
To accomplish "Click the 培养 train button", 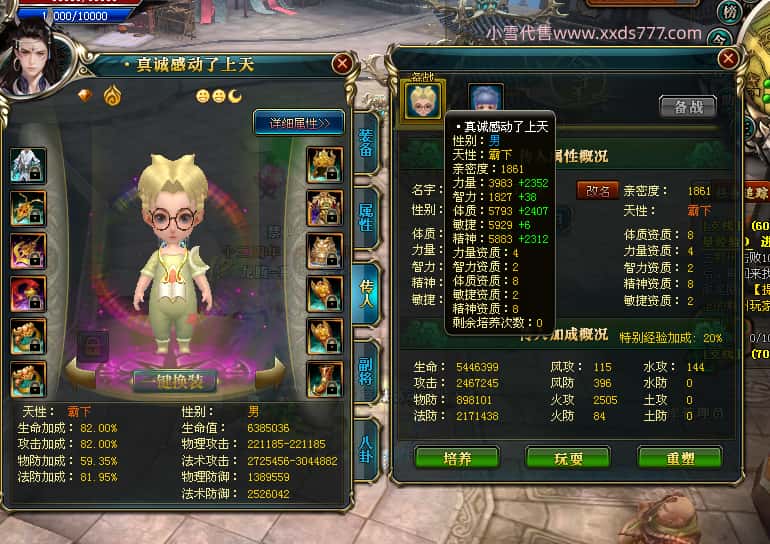I will tap(456, 459).
